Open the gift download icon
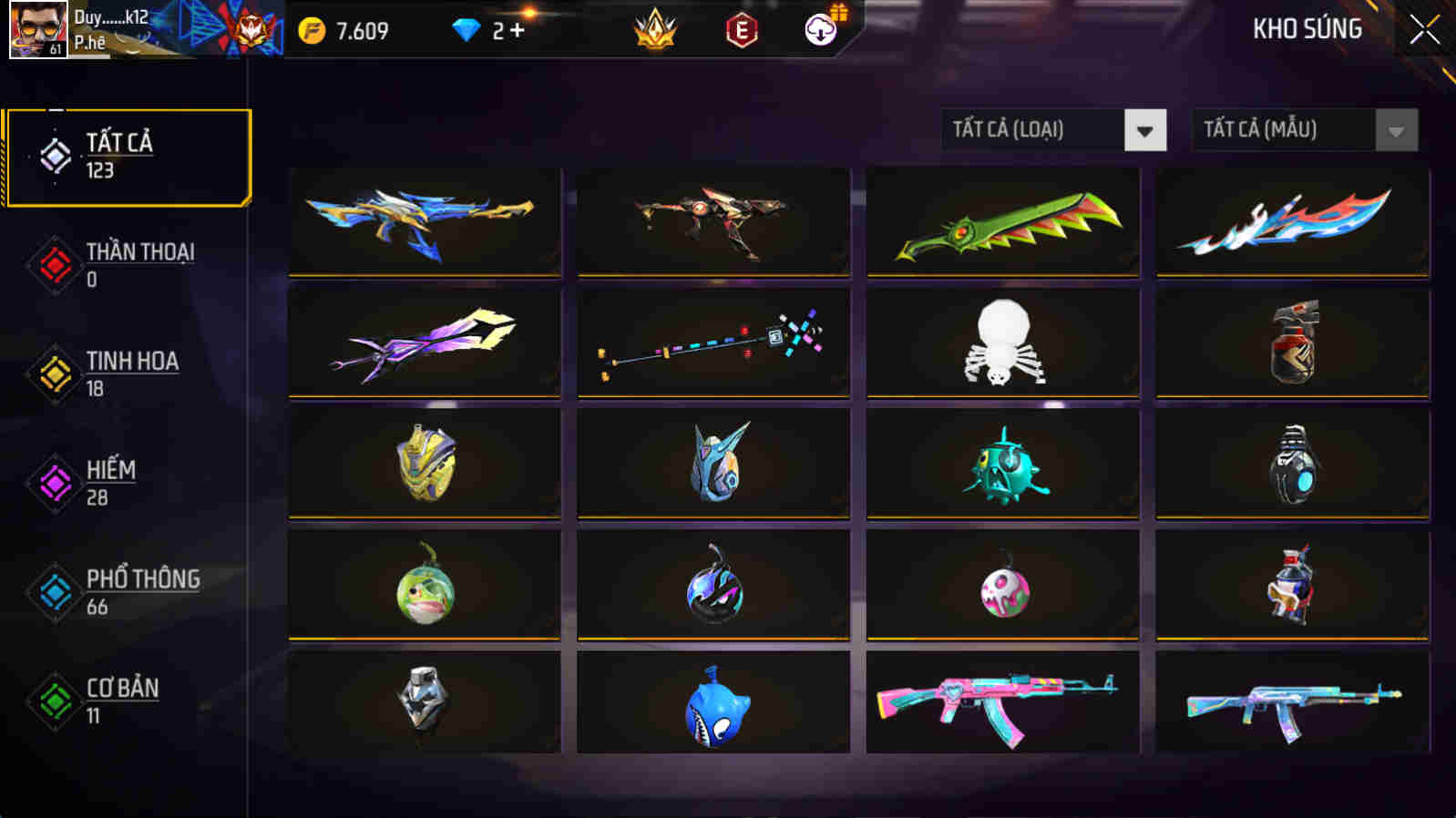 tap(821, 30)
